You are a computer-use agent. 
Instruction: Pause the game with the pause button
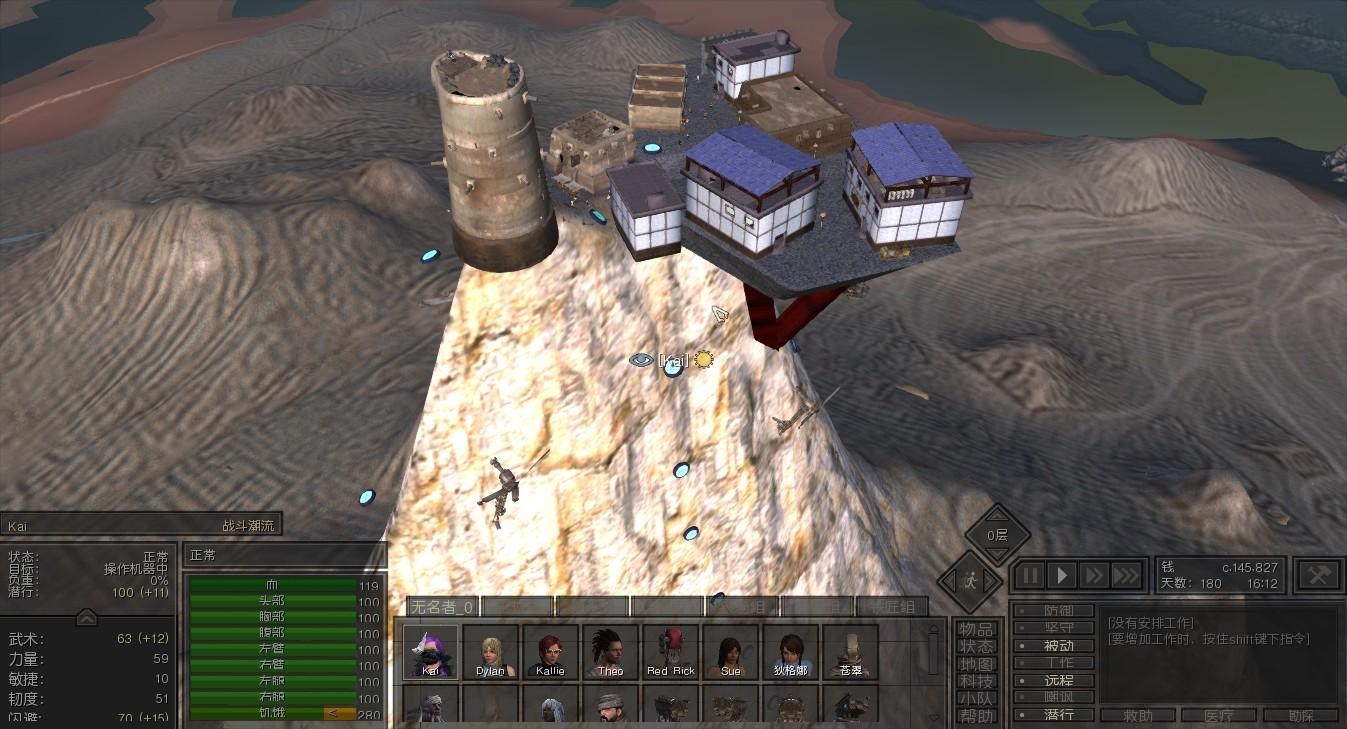(x=1030, y=576)
